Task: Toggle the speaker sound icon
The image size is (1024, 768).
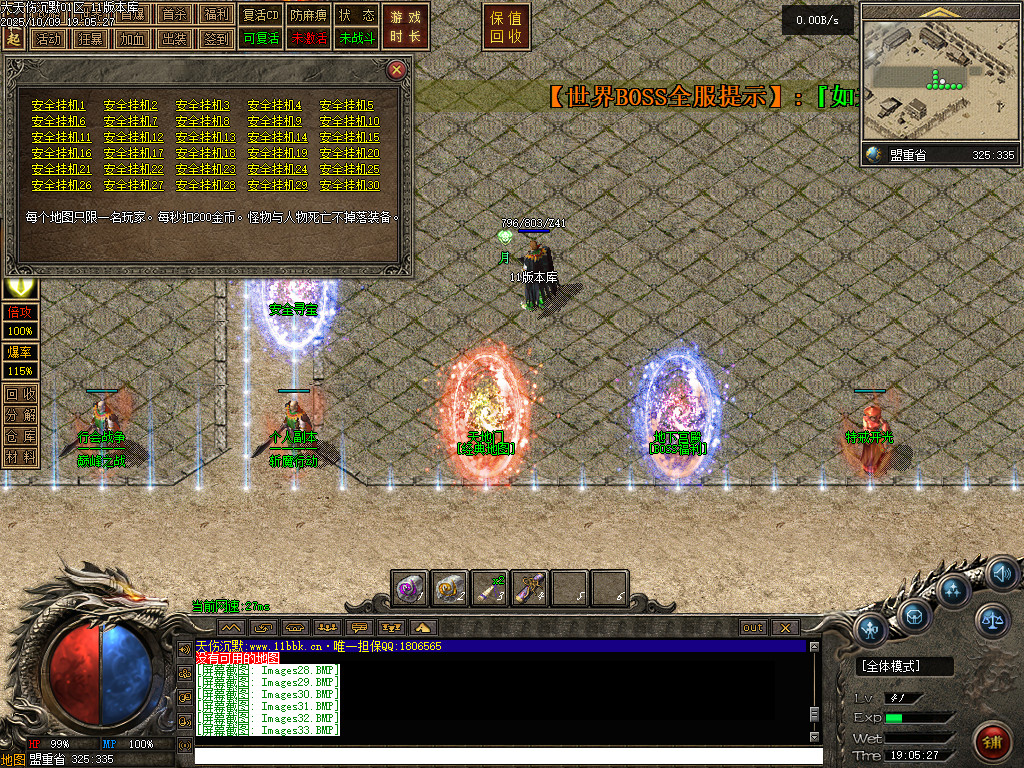Action: [x=1002, y=574]
